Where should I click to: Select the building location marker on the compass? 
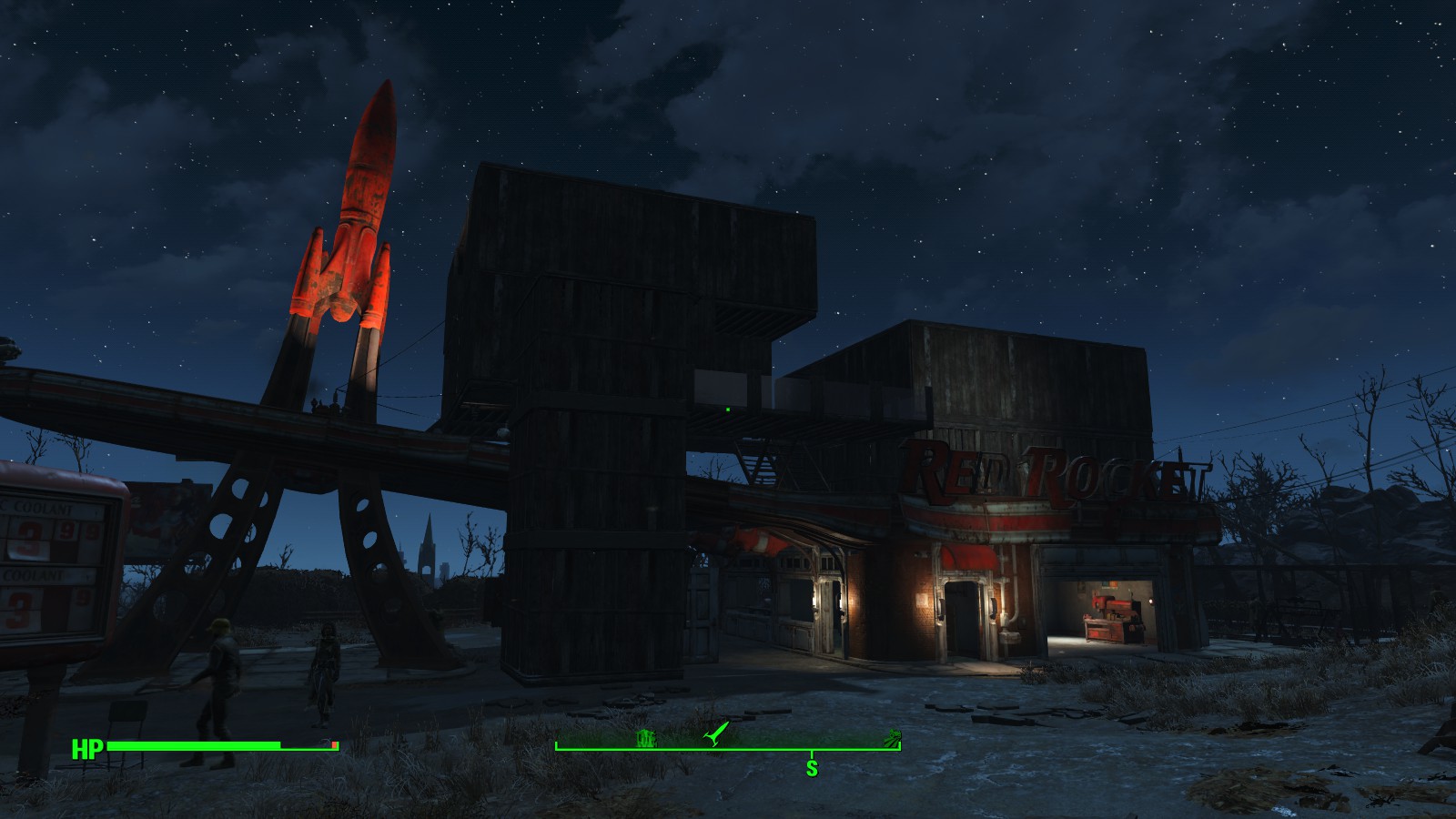tap(646, 738)
